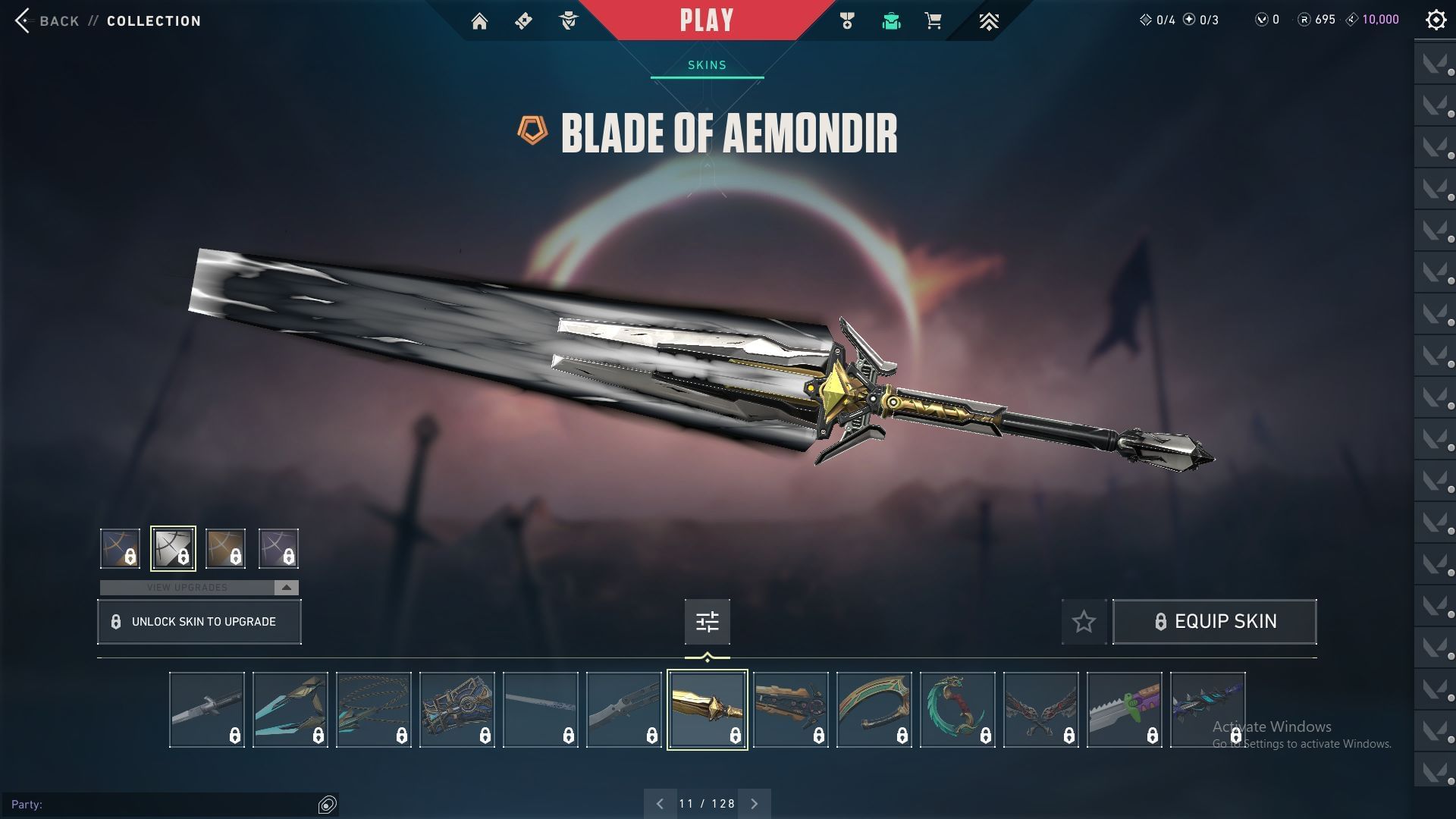Select the gold chroma variant swatch

[x=225, y=548]
